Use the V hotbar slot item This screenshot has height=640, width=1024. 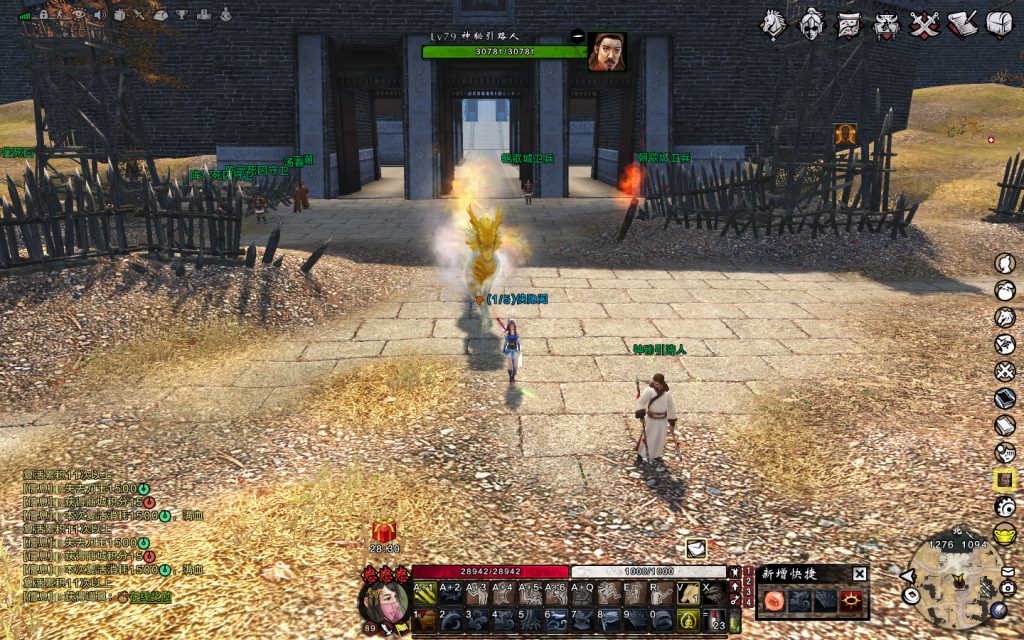(687, 593)
